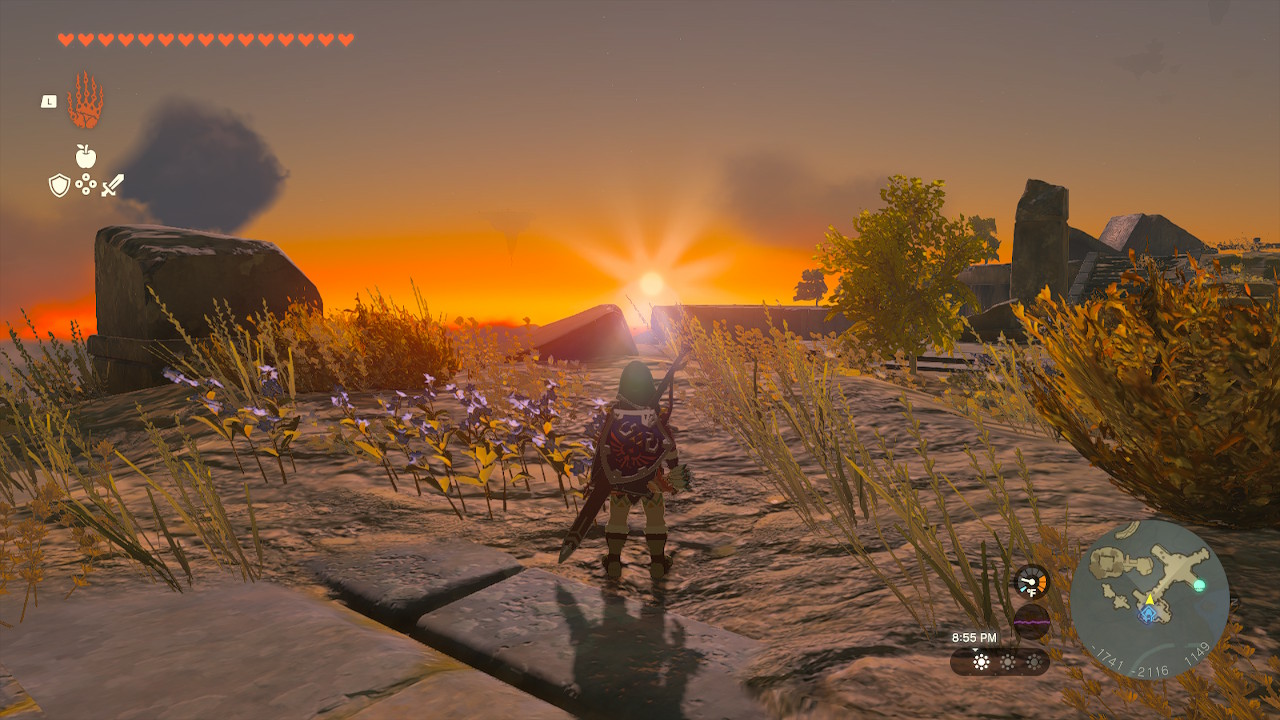Screen dimensions: 1280x720
Task: Select the shrine marker on the minimap
Action: pos(1147,614)
